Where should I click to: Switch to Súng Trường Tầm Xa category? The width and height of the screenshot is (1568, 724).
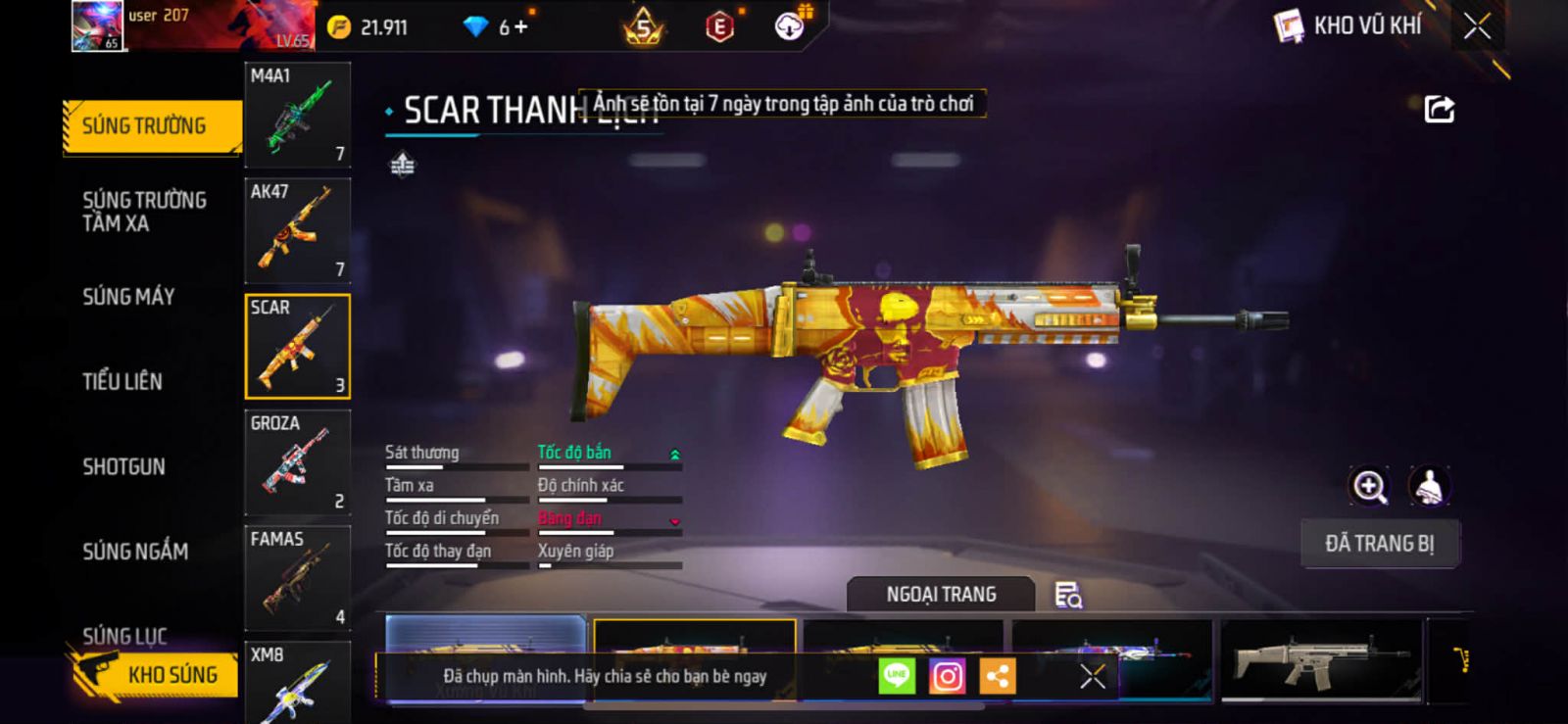(144, 212)
